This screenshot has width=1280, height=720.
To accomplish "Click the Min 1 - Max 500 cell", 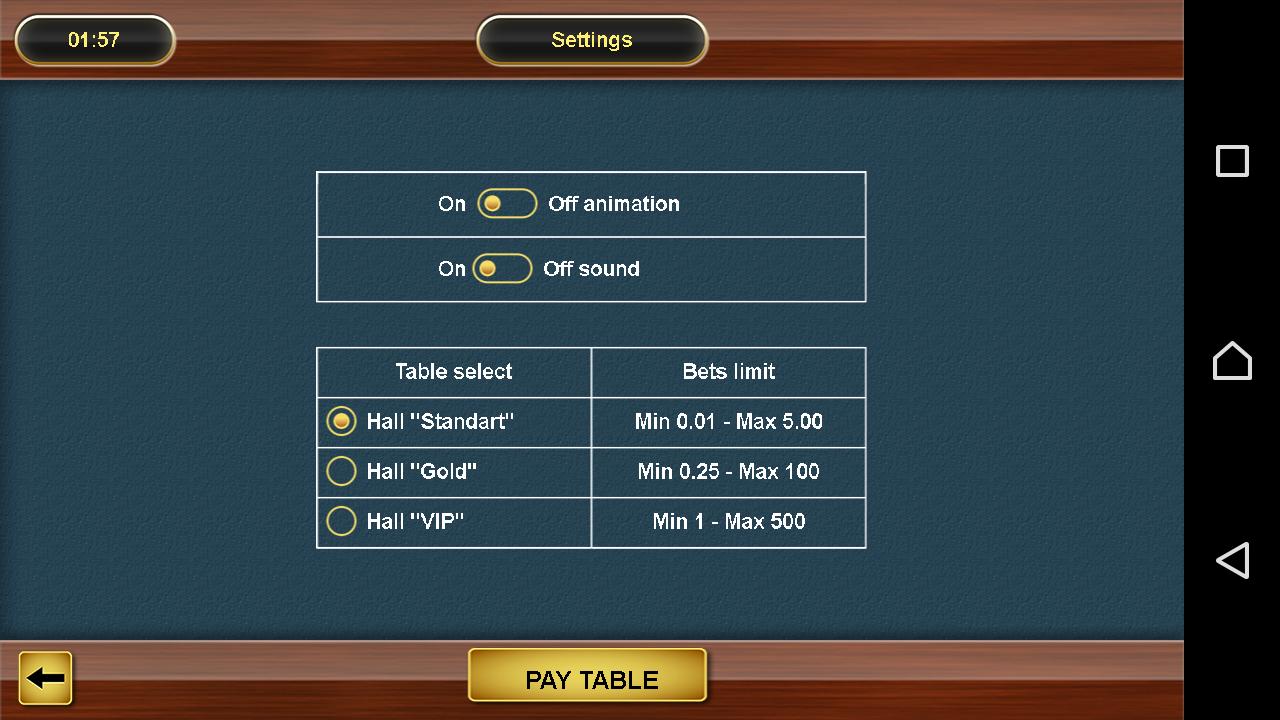I will coord(728,521).
